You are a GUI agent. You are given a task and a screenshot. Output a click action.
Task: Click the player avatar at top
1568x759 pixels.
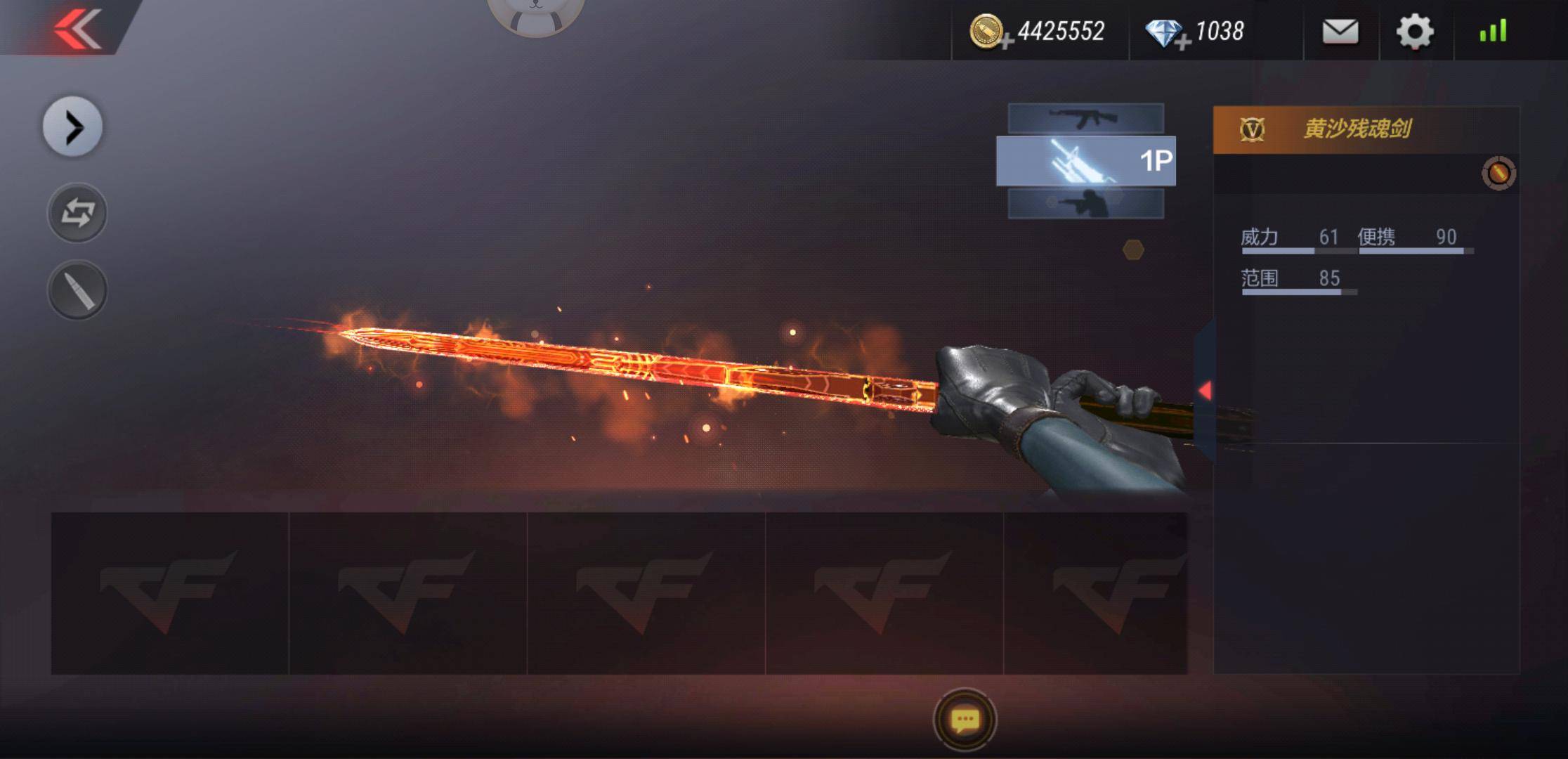pos(535,14)
